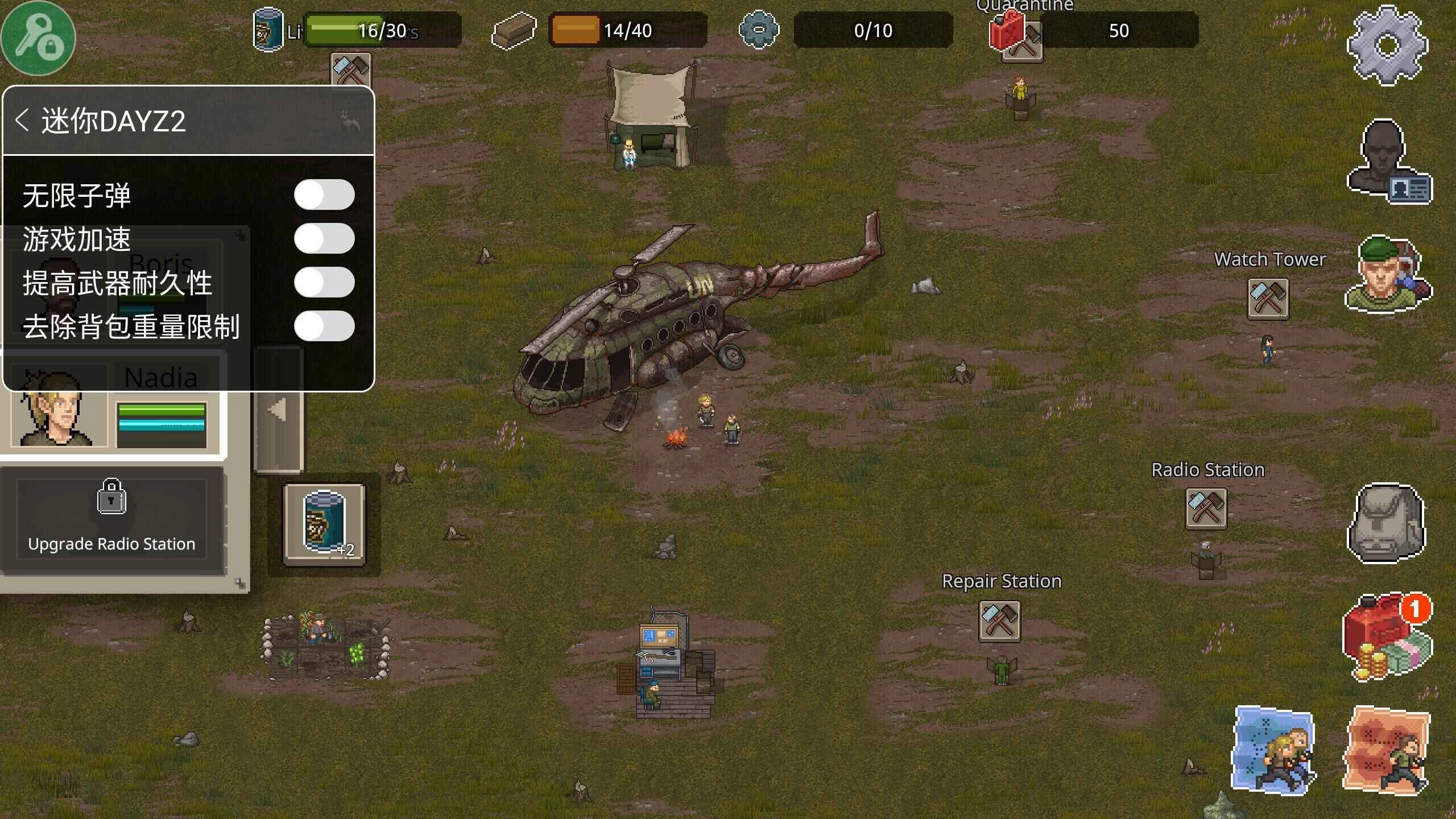Open the backpack inventory icon
Image resolution: width=1456 pixels, height=819 pixels.
coord(1387,523)
